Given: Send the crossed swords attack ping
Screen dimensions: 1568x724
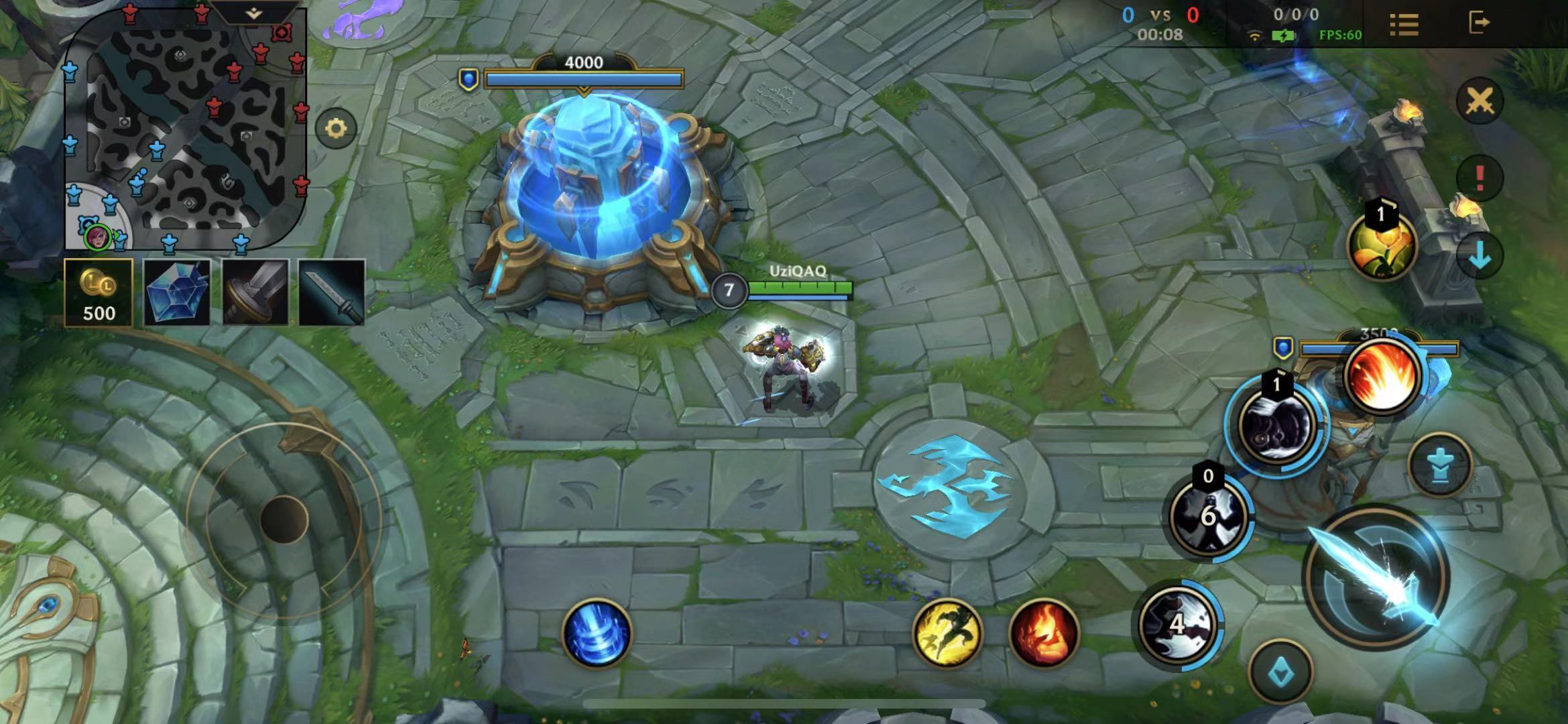Looking at the screenshot, I should tap(1480, 101).
